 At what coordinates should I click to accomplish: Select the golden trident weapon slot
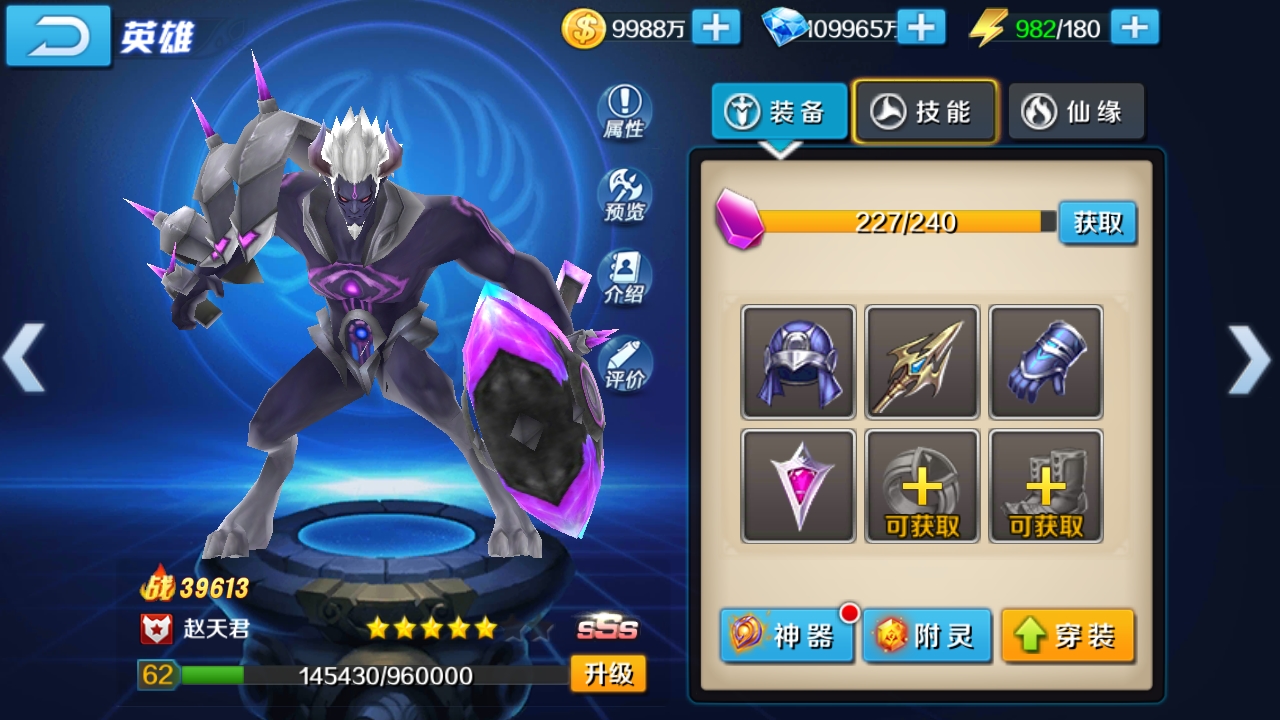[x=922, y=362]
